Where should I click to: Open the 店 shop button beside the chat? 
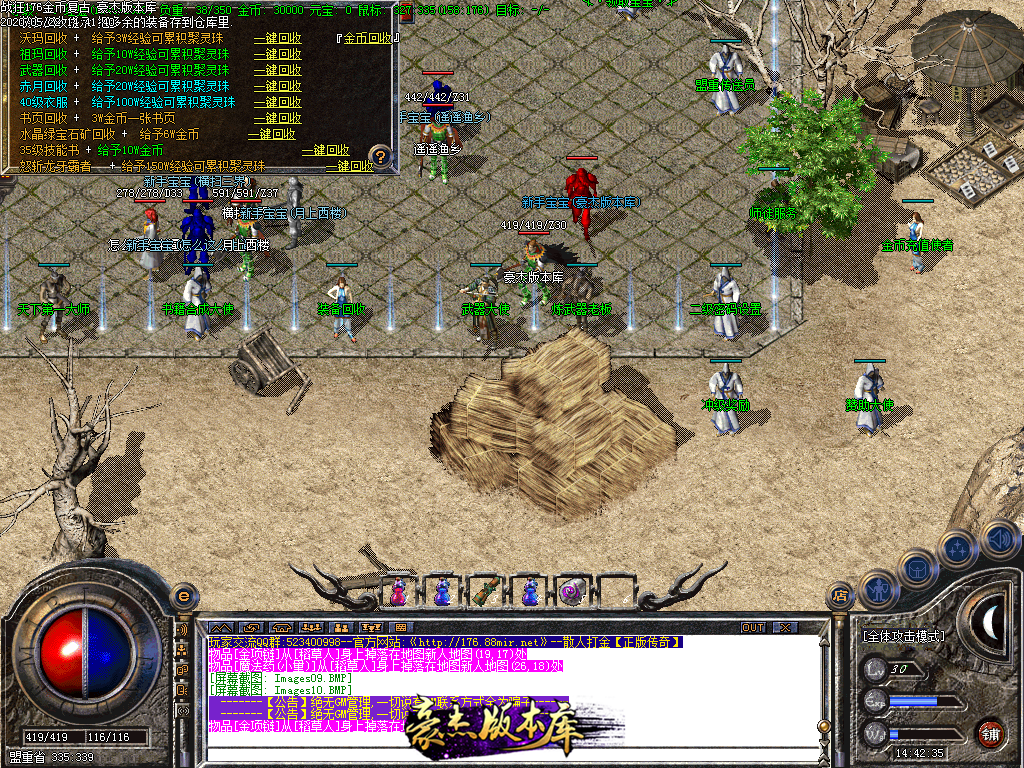pos(841,596)
